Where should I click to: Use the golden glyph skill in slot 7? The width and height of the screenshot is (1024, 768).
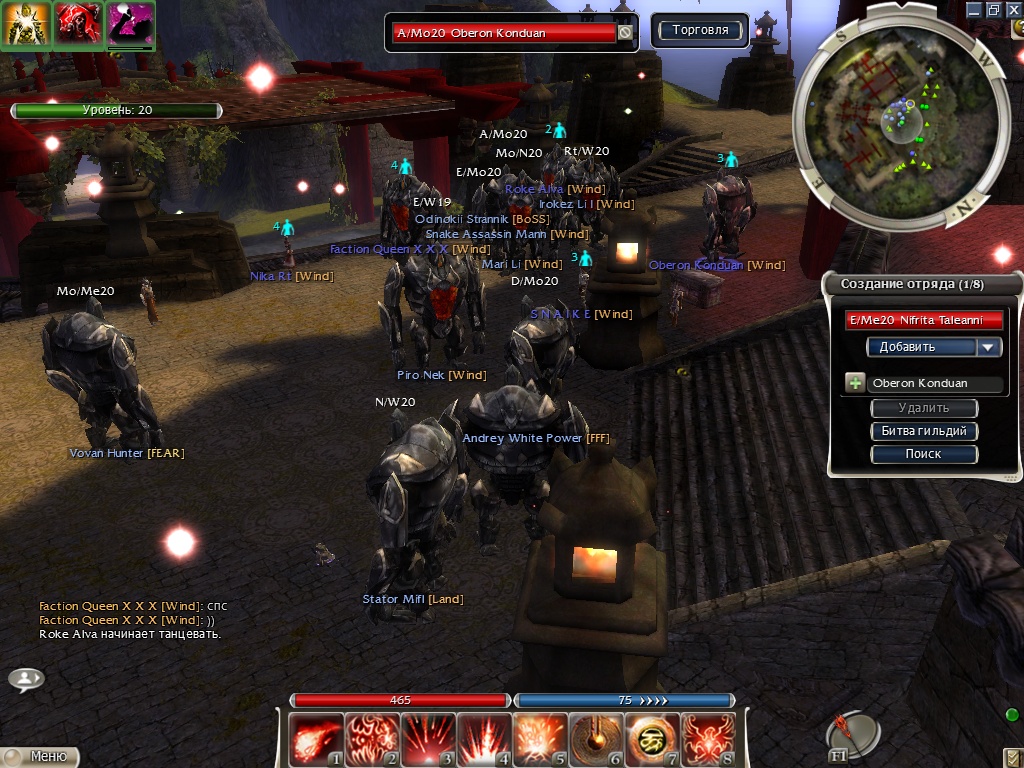(x=652, y=739)
